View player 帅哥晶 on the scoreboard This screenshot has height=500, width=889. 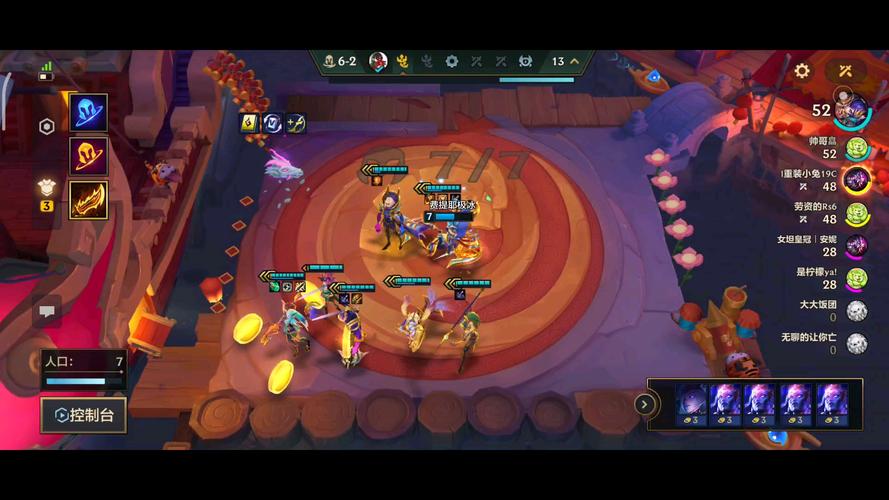pos(857,148)
